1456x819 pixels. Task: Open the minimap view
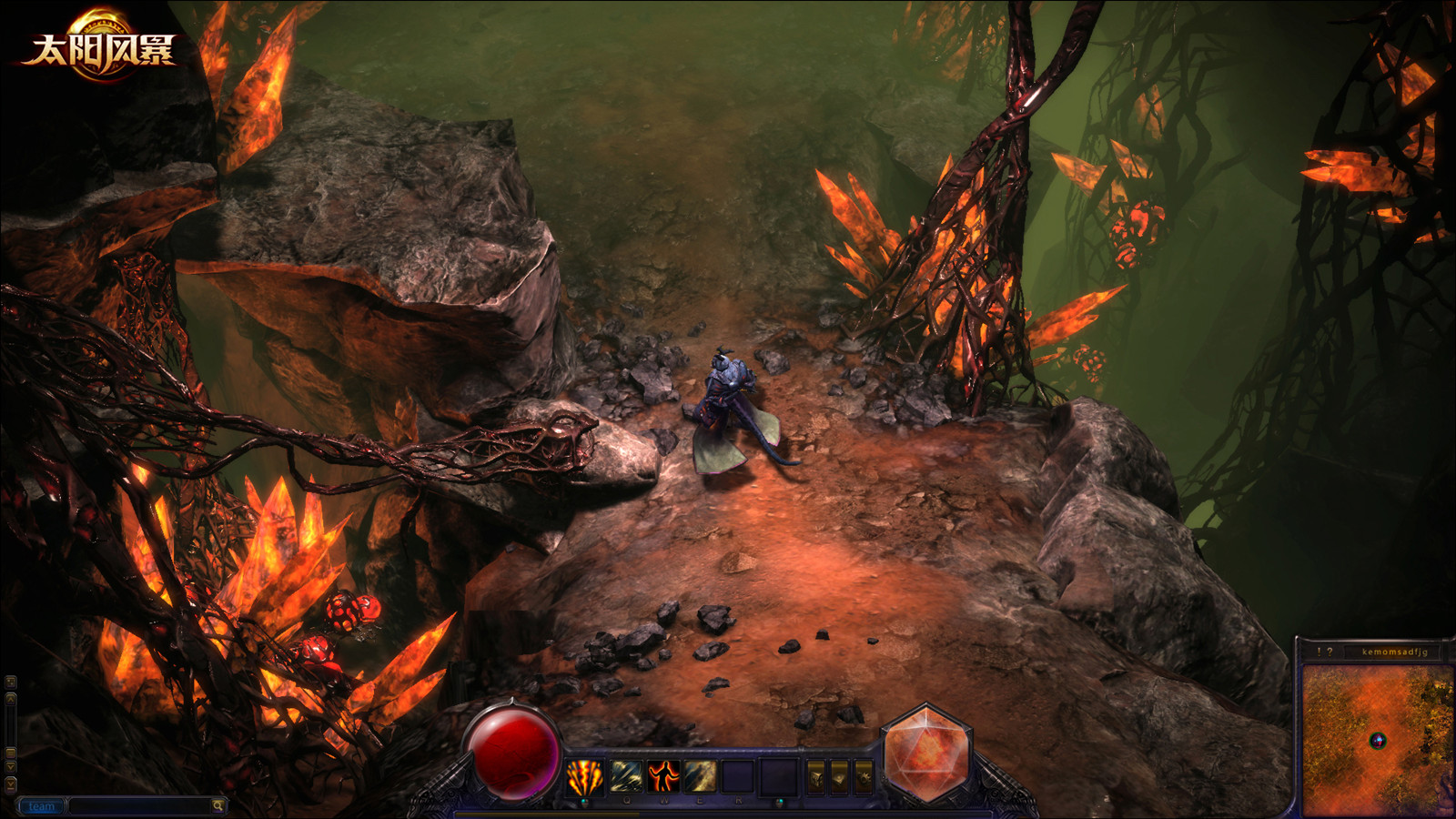[x=1377, y=741]
